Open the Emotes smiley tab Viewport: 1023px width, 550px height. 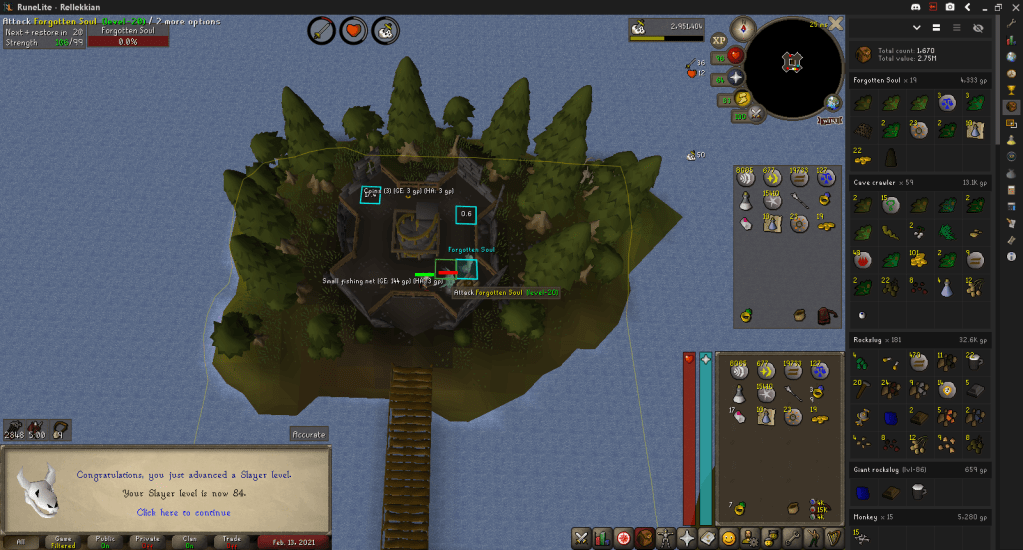728,538
